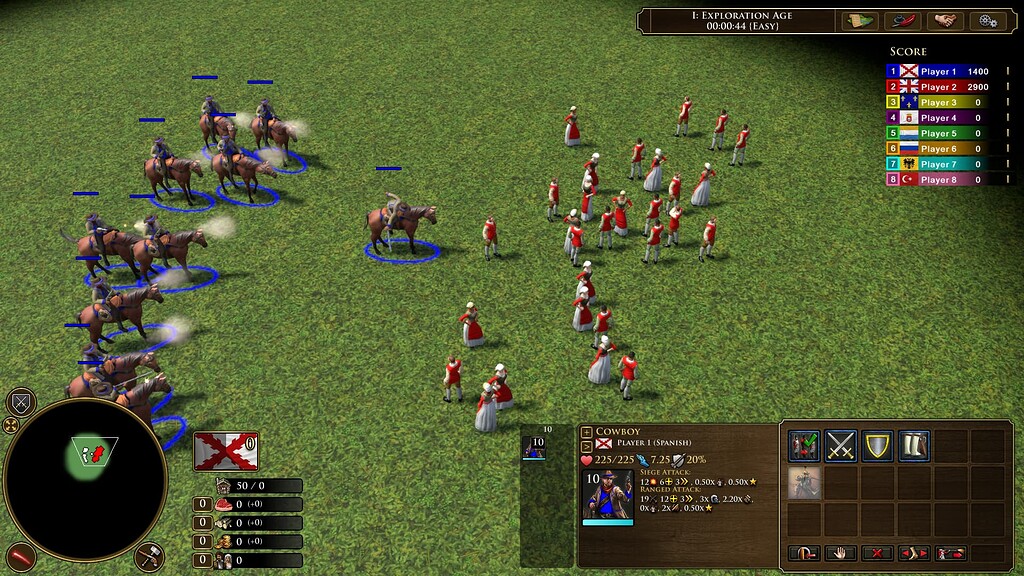This screenshot has height=576, width=1024.
Task: Select the cowboy group banner with 10
Action: (x=536, y=446)
